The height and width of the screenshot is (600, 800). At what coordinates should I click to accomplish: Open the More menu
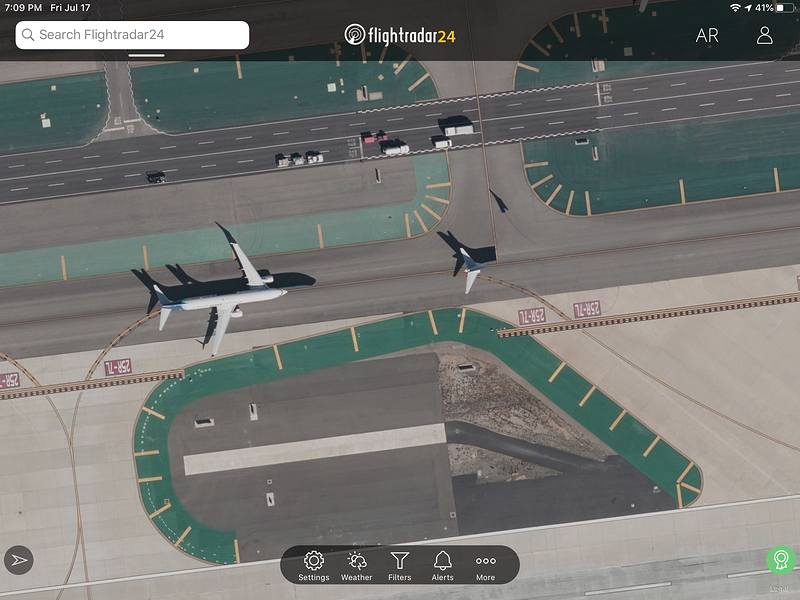click(485, 565)
